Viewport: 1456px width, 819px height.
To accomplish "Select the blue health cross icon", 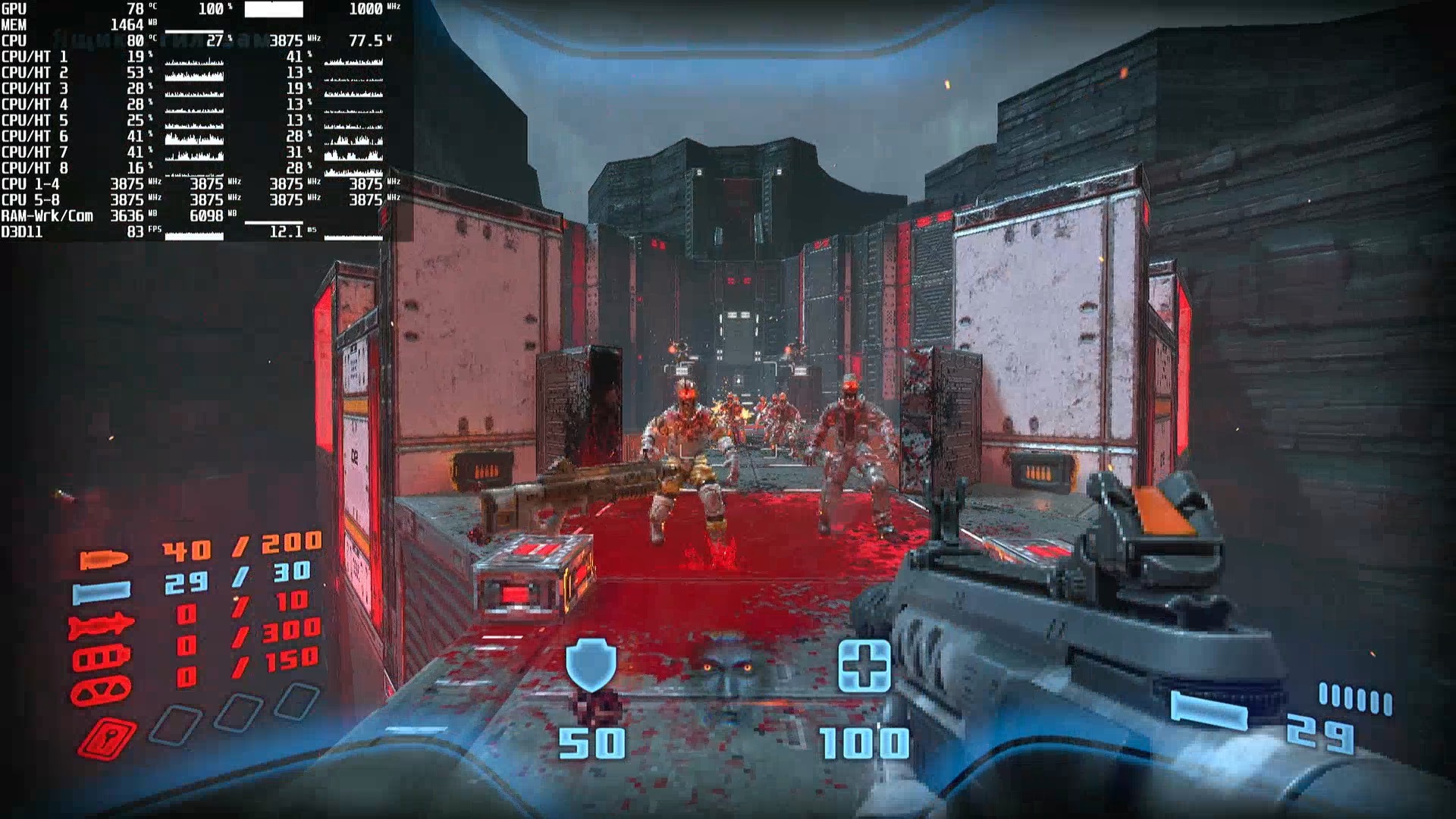I will point(864,666).
